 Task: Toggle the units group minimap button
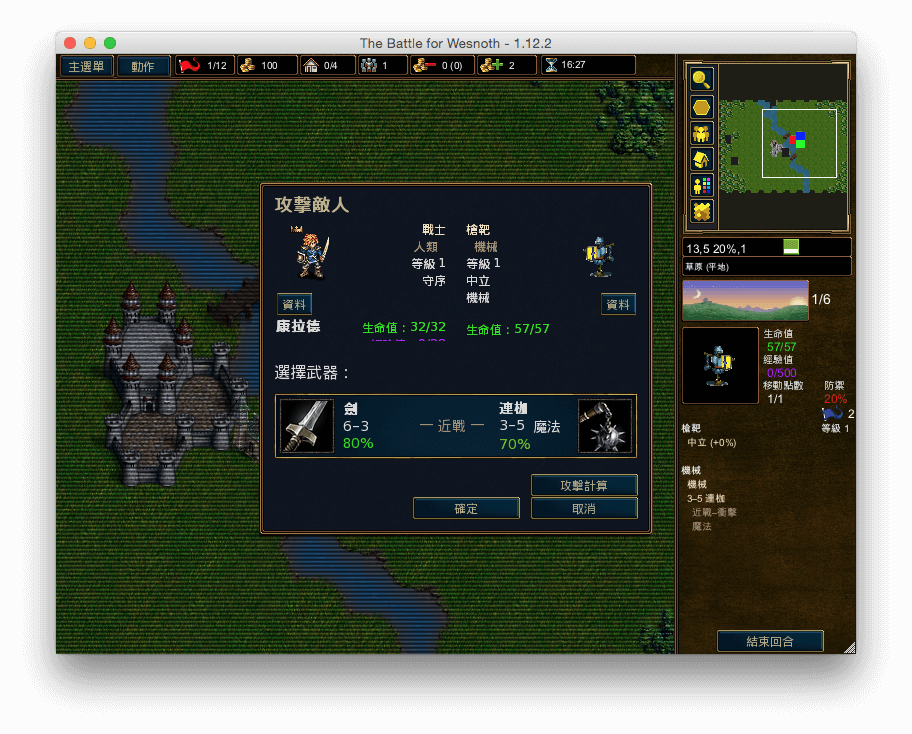click(702, 133)
